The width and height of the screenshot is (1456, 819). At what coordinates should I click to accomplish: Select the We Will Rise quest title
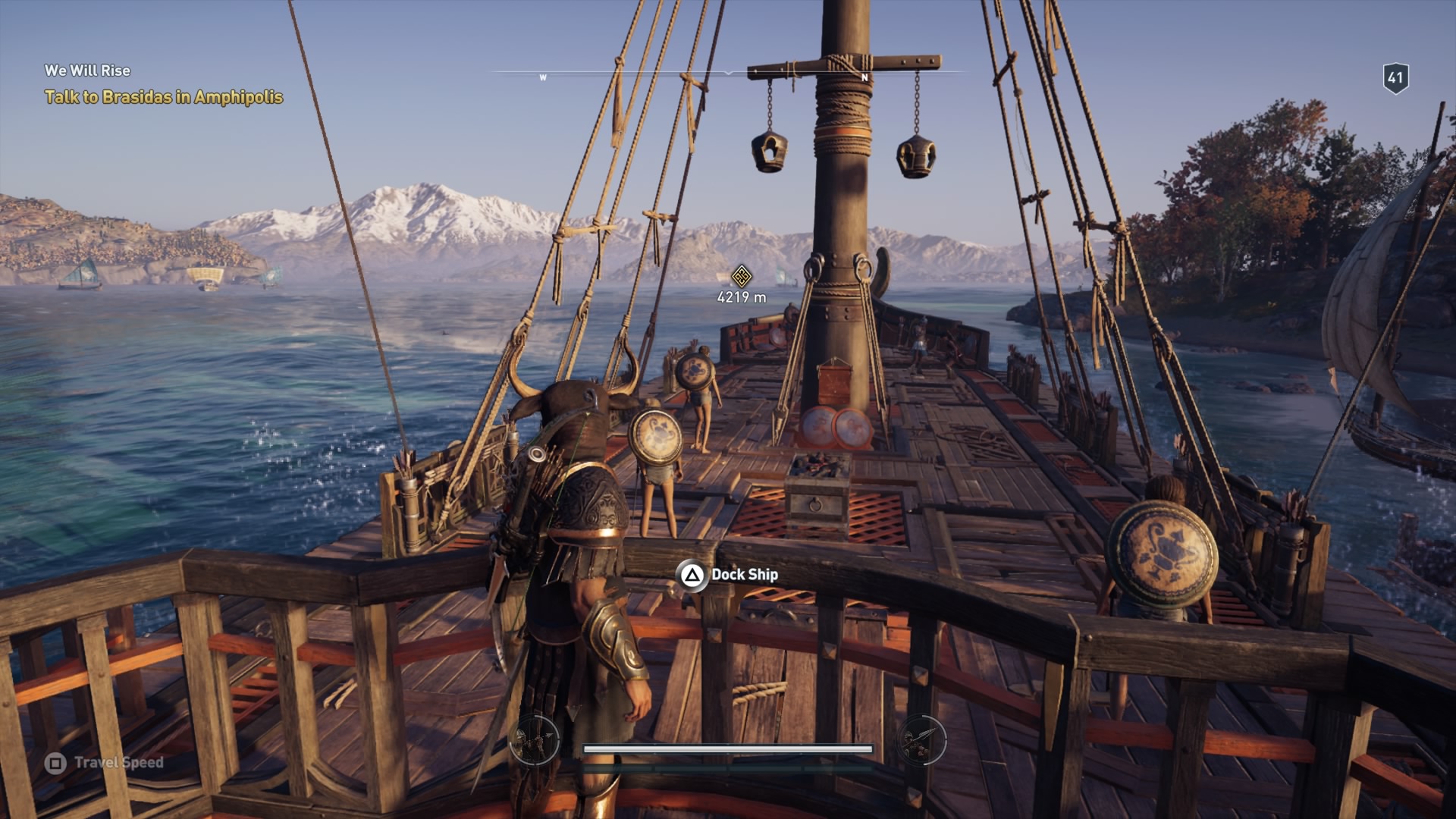[x=87, y=71]
